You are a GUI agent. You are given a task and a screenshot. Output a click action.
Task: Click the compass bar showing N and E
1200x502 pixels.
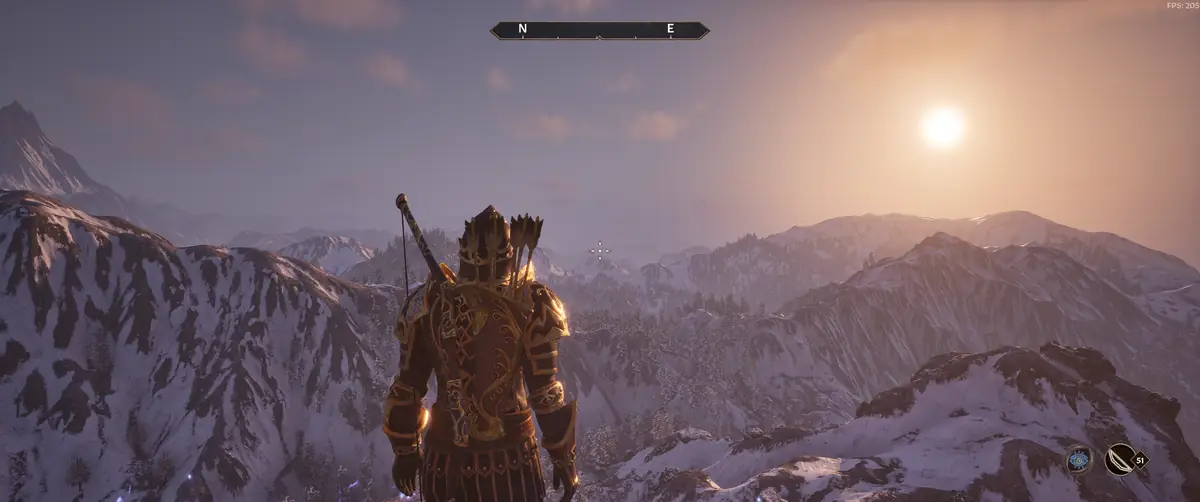pyautogui.click(x=599, y=30)
